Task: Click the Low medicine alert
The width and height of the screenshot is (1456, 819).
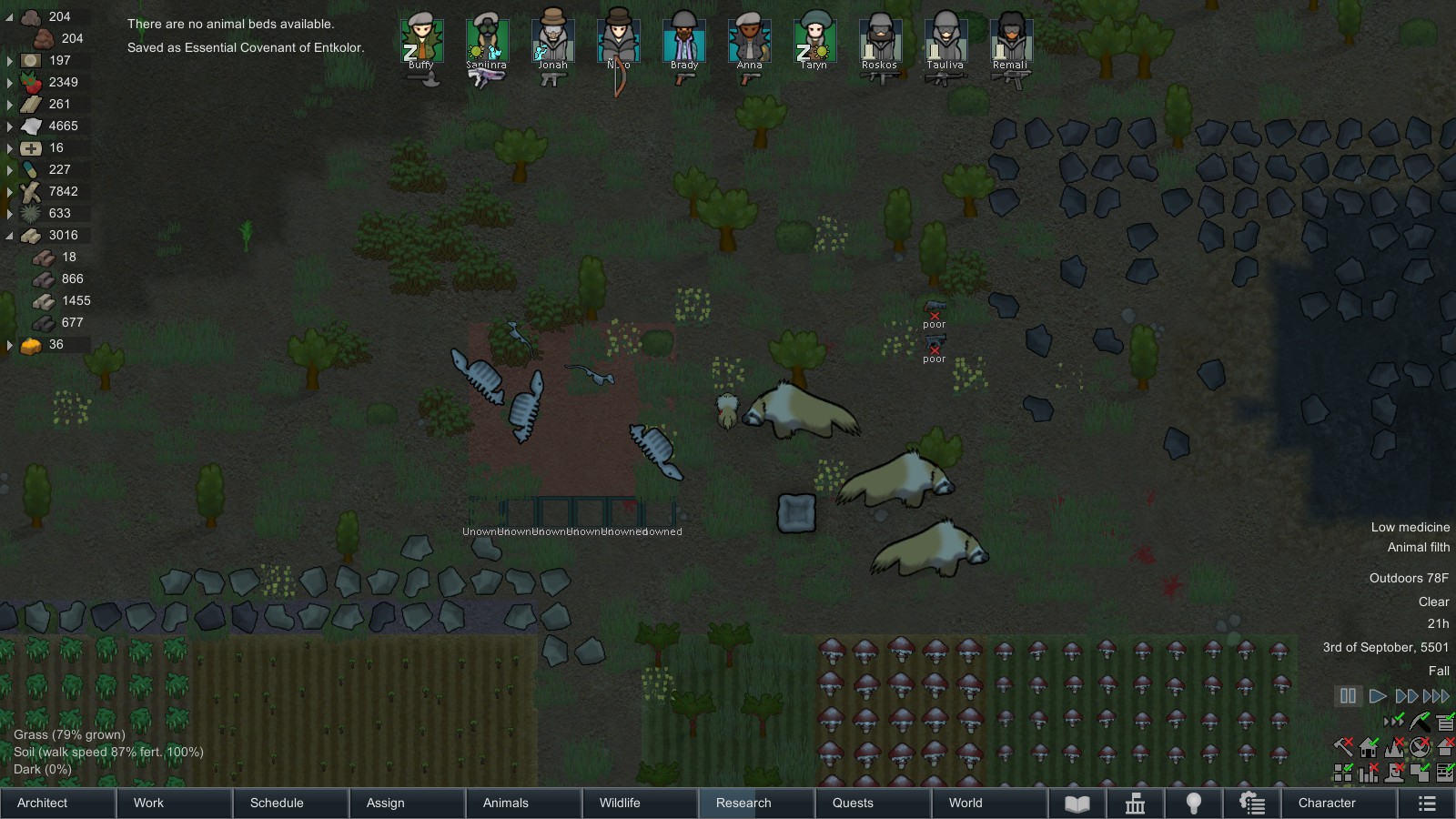Action: click(1410, 527)
